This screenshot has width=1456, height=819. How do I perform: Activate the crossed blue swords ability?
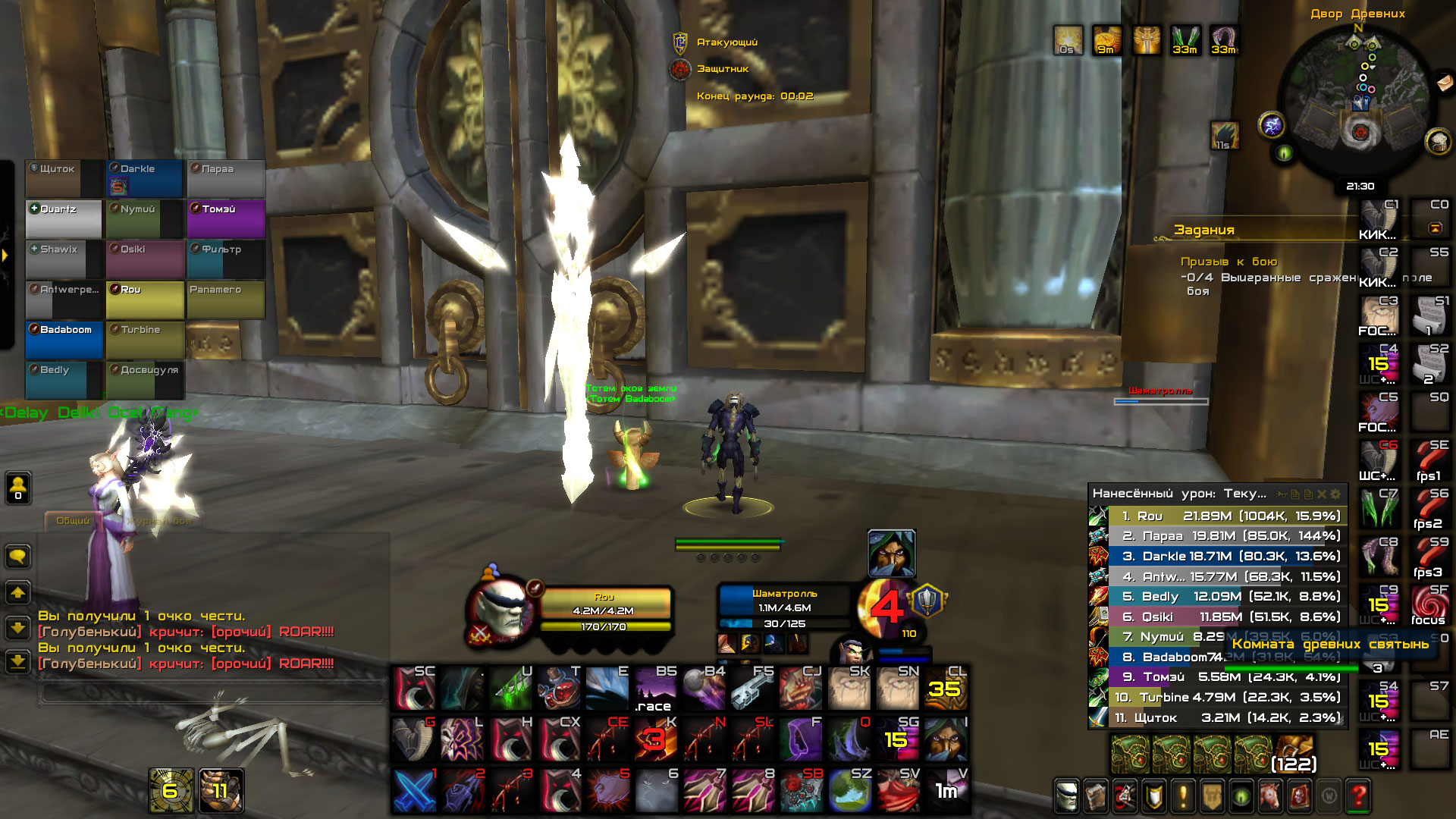click(x=414, y=790)
